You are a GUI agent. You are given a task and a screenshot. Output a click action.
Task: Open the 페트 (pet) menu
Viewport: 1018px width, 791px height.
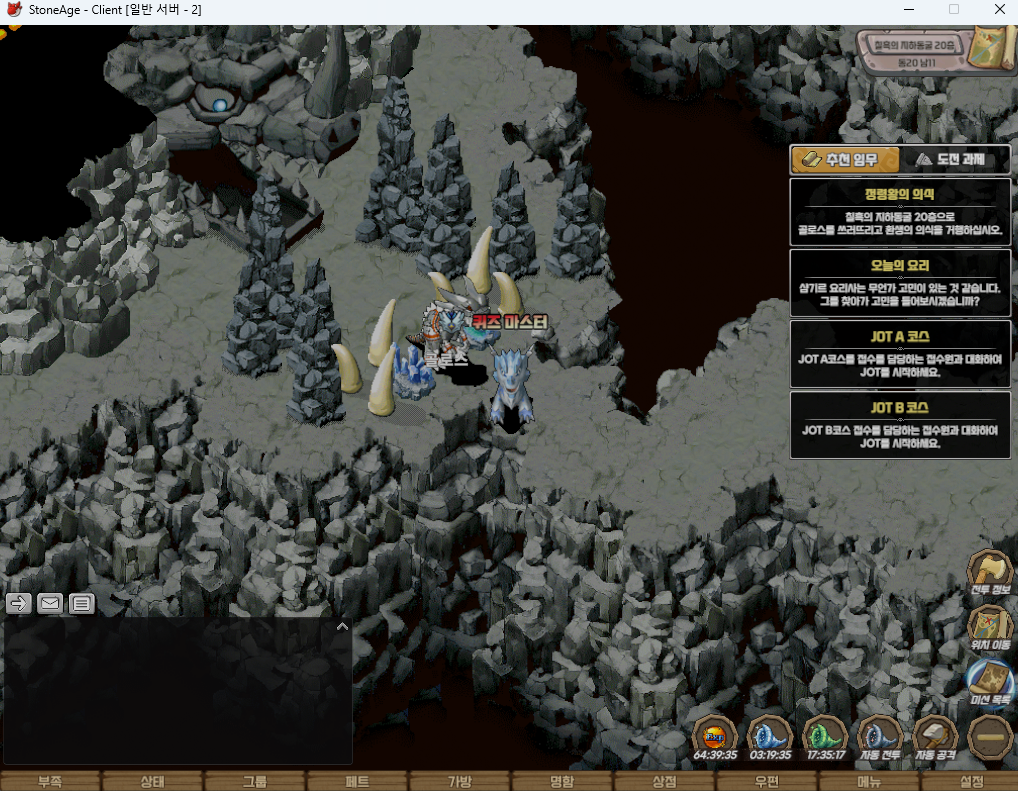pos(357,781)
